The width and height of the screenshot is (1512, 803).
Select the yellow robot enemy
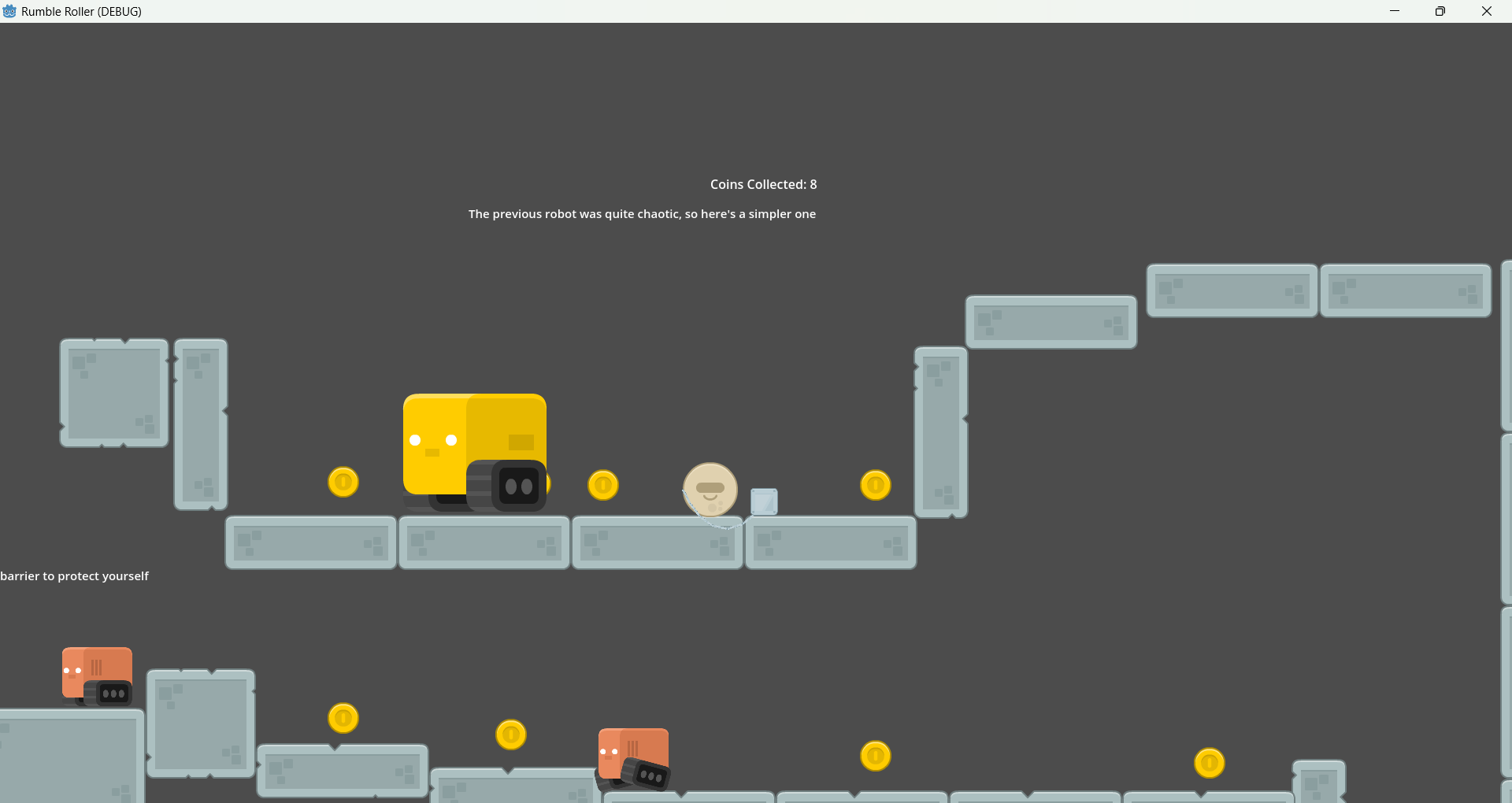point(474,449)
